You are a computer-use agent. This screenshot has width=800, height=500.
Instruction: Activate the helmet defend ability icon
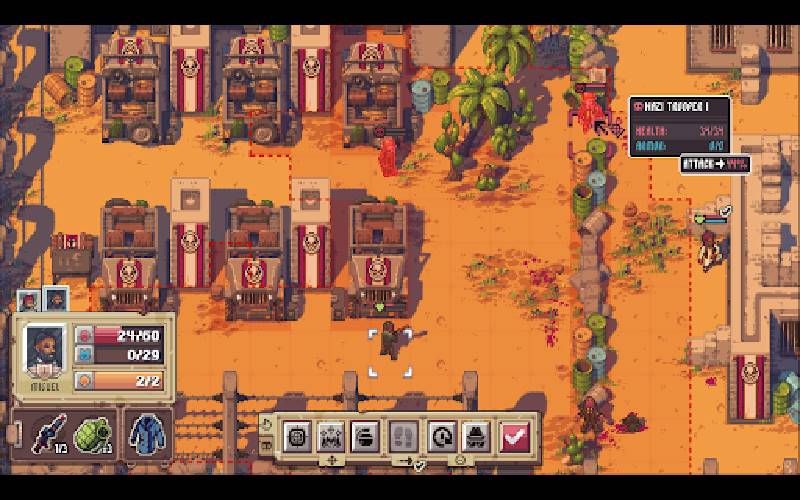tap(365, 435)
